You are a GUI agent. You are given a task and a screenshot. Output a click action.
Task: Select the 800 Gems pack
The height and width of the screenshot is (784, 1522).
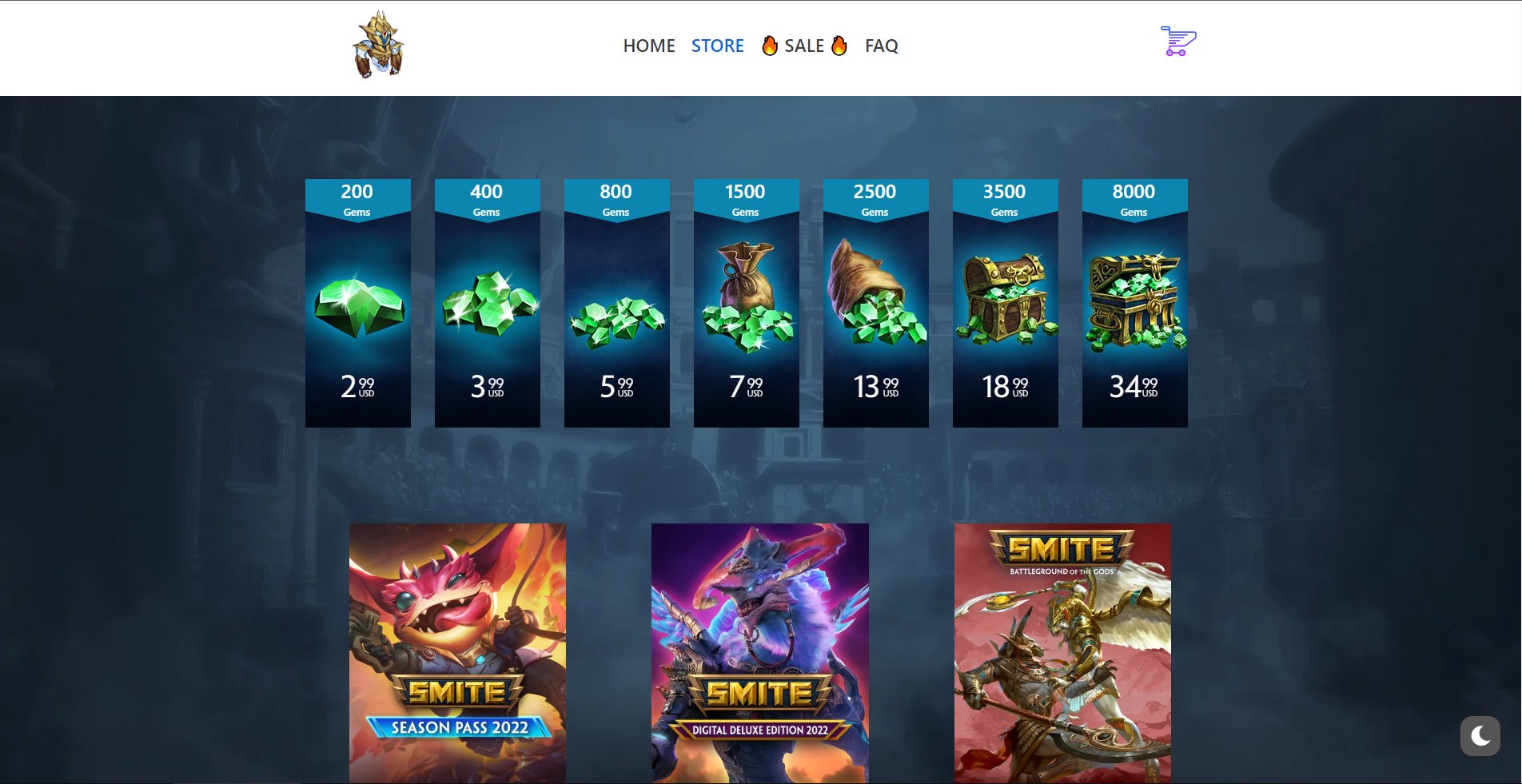click(616, 304)
